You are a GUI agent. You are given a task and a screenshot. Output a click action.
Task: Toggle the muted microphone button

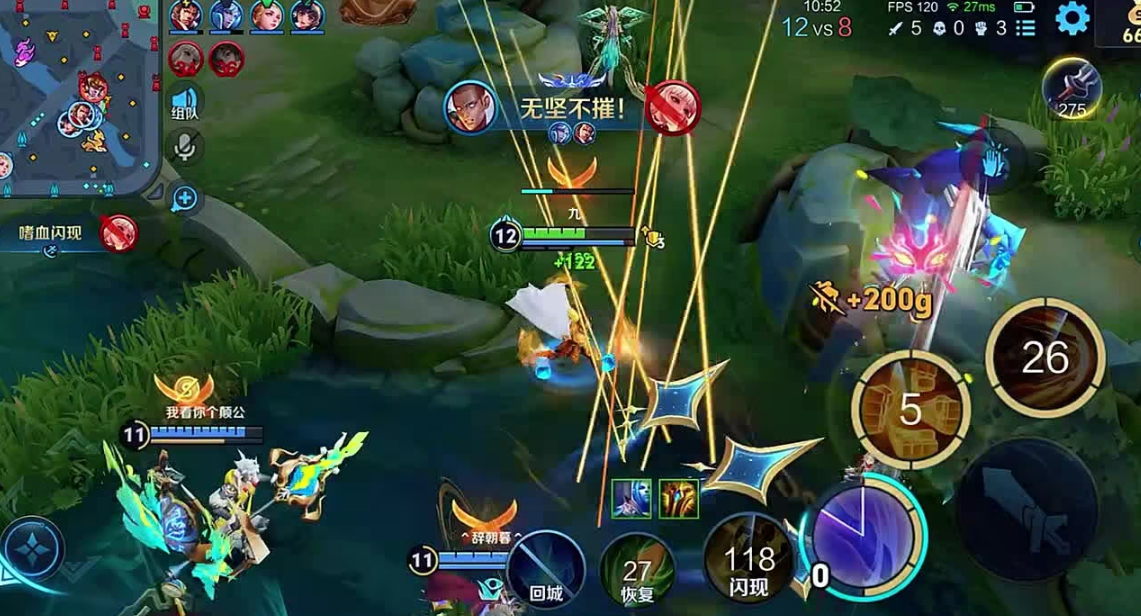pos(184,147)
